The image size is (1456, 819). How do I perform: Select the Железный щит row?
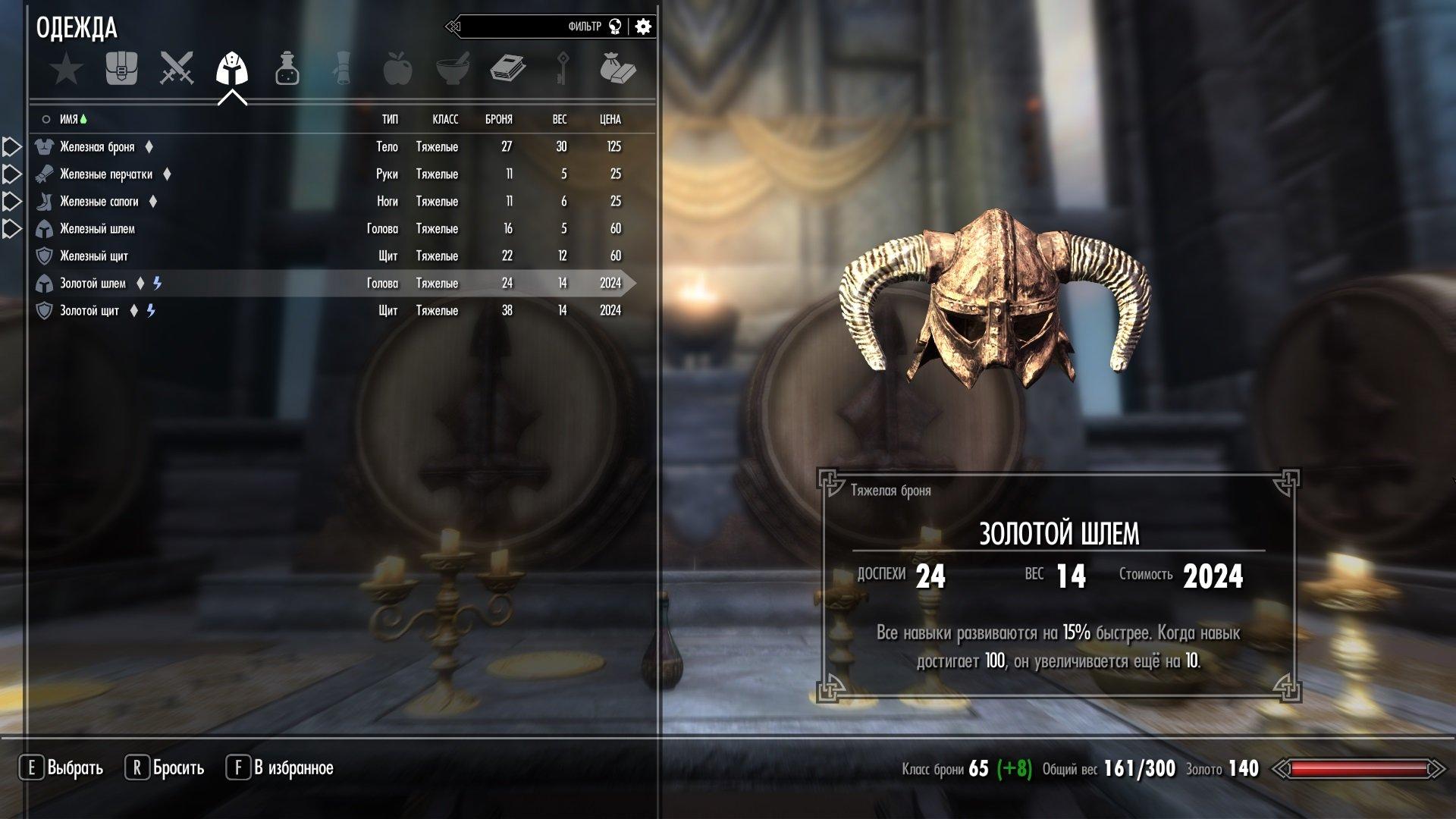(x=94, y=256)
